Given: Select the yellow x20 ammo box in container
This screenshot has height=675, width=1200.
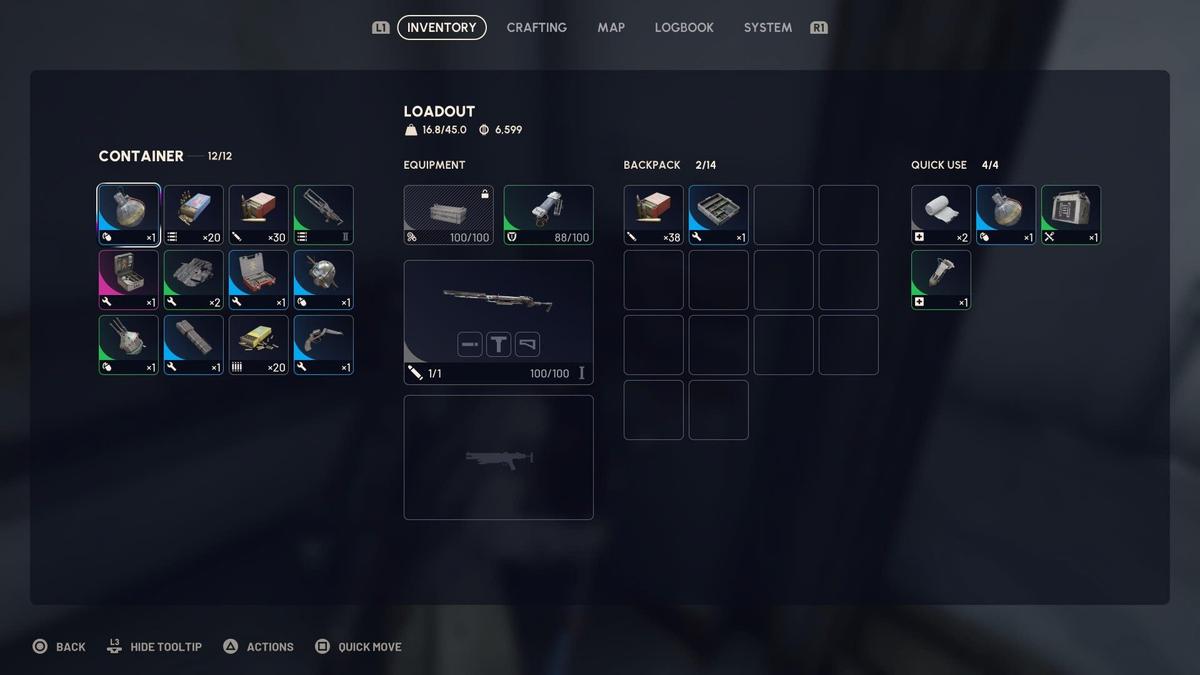Looking at the screenshot, I should click(x=259, y=345).
